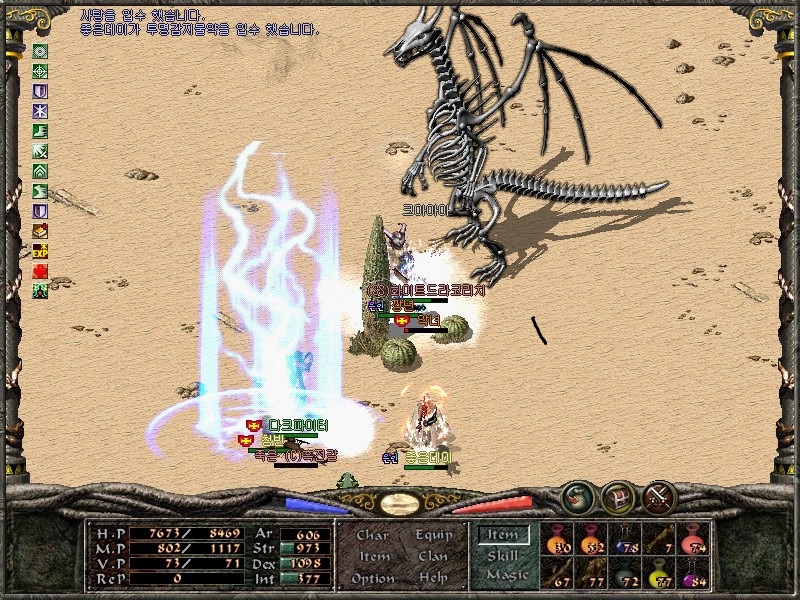Open the Option menu
This screenshot has width=800, height=600.
pyautogui.click(x=372, y=578)
